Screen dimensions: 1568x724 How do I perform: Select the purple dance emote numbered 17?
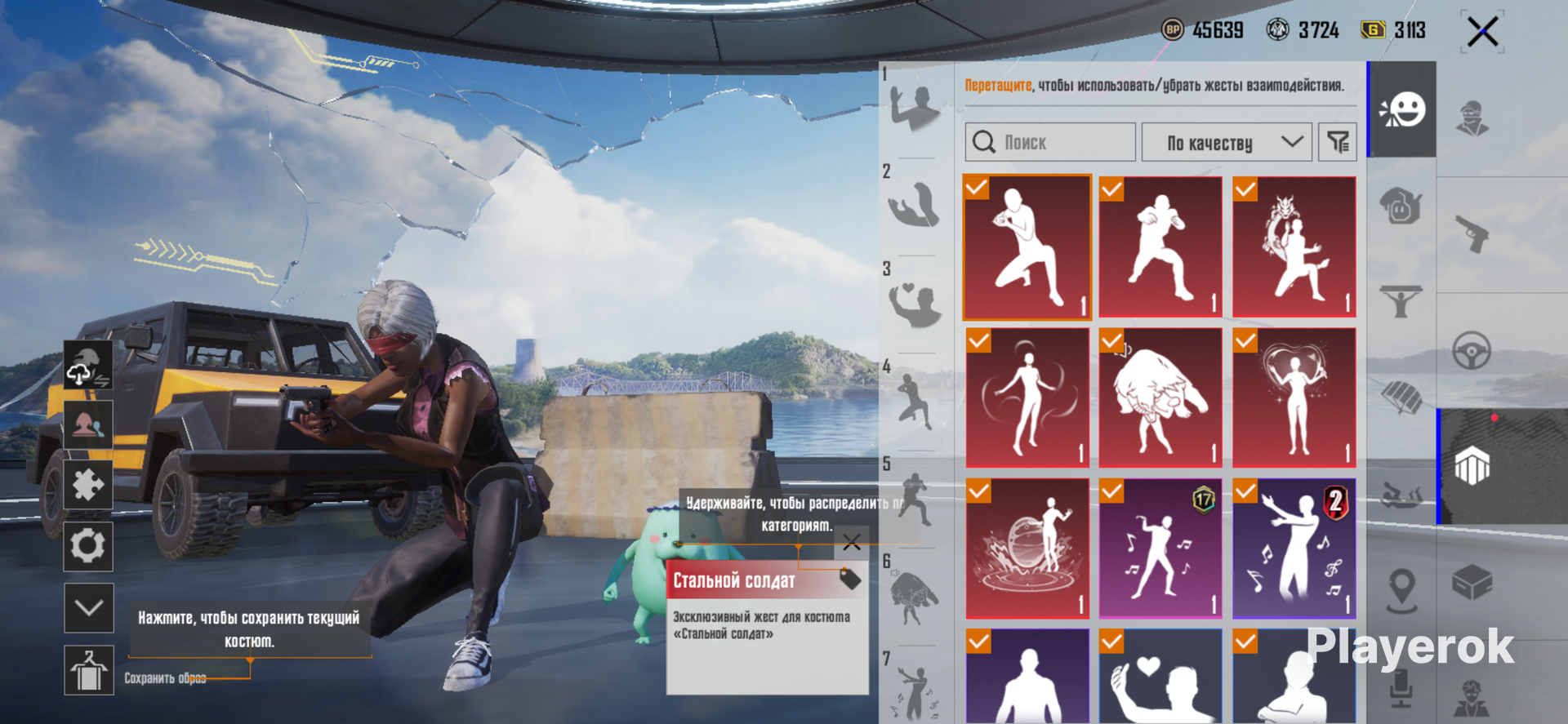pyautogui.click(x=1160, y=549)
